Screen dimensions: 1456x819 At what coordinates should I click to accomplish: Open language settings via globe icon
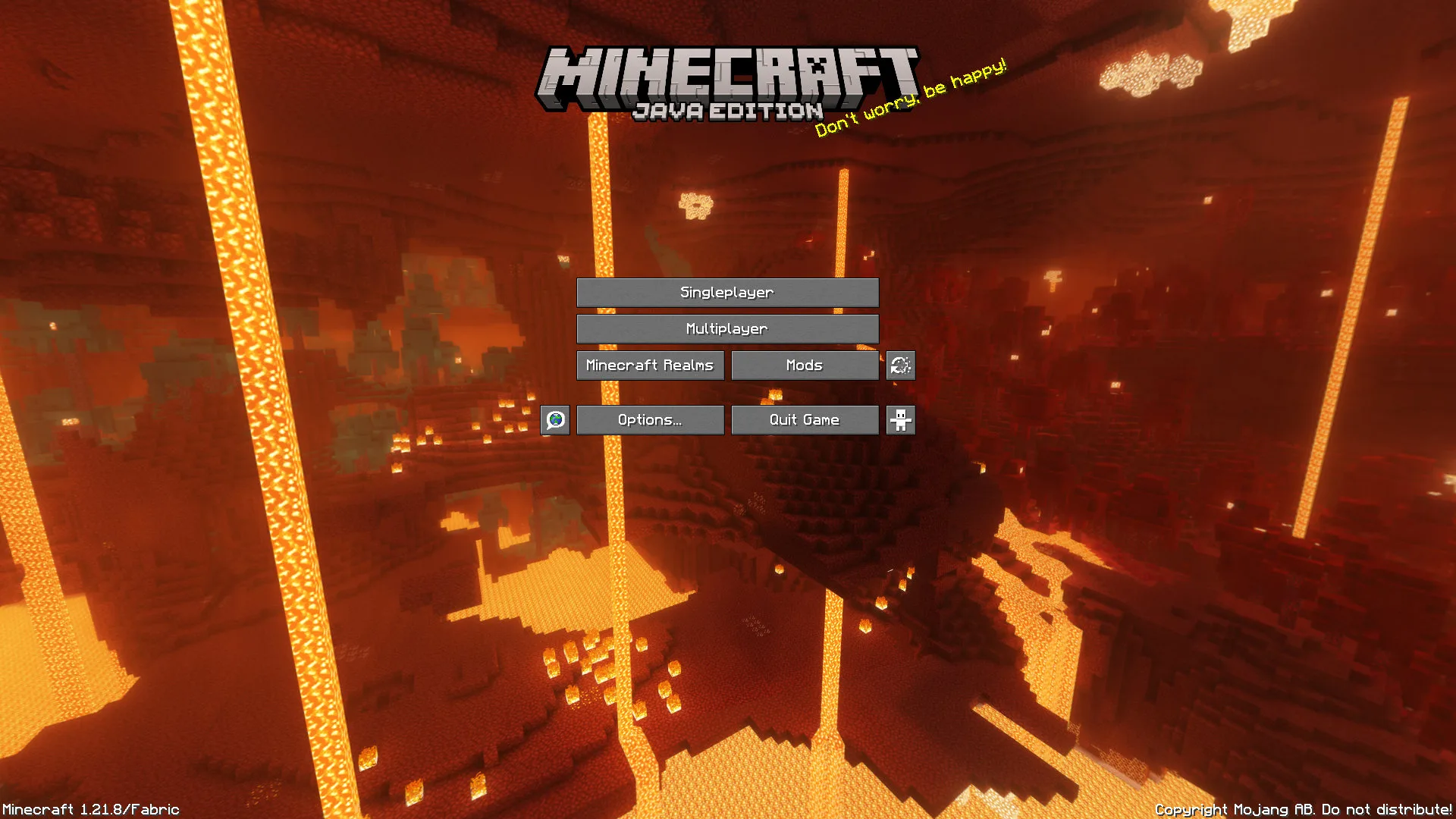click(555, 419)
